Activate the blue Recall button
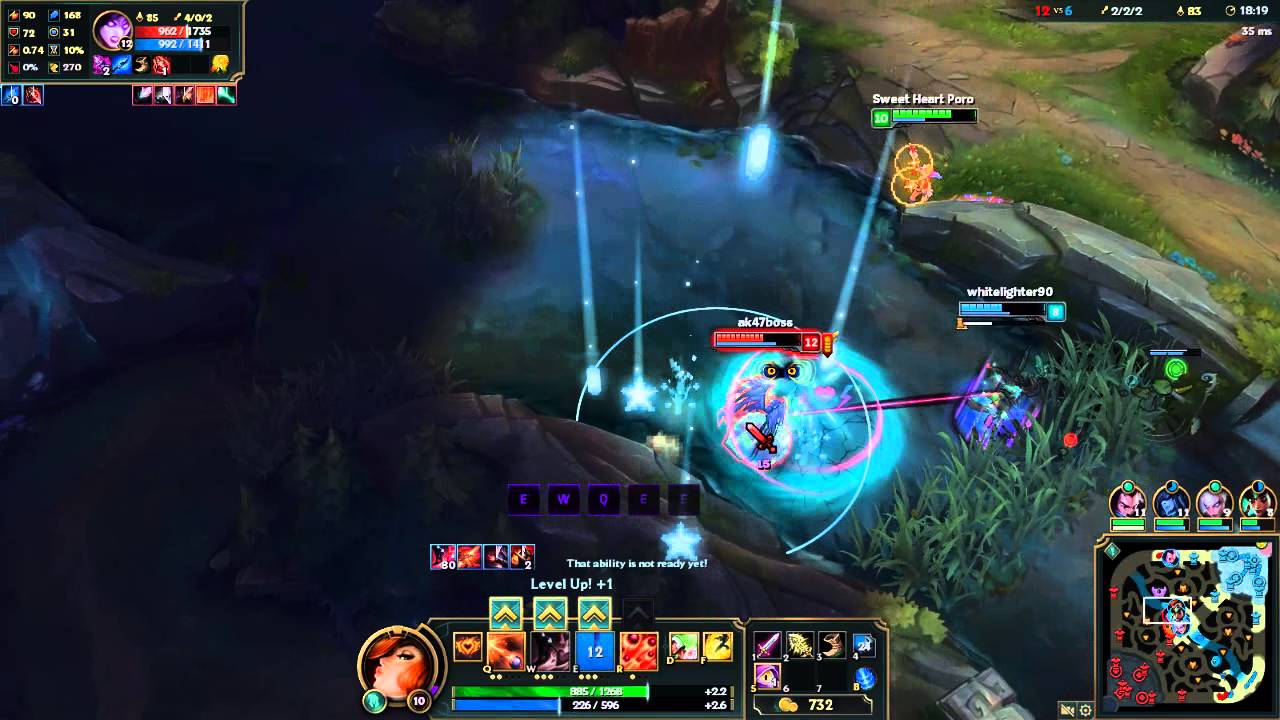This screenshot has height=720, width=1280. pos(865,677)
